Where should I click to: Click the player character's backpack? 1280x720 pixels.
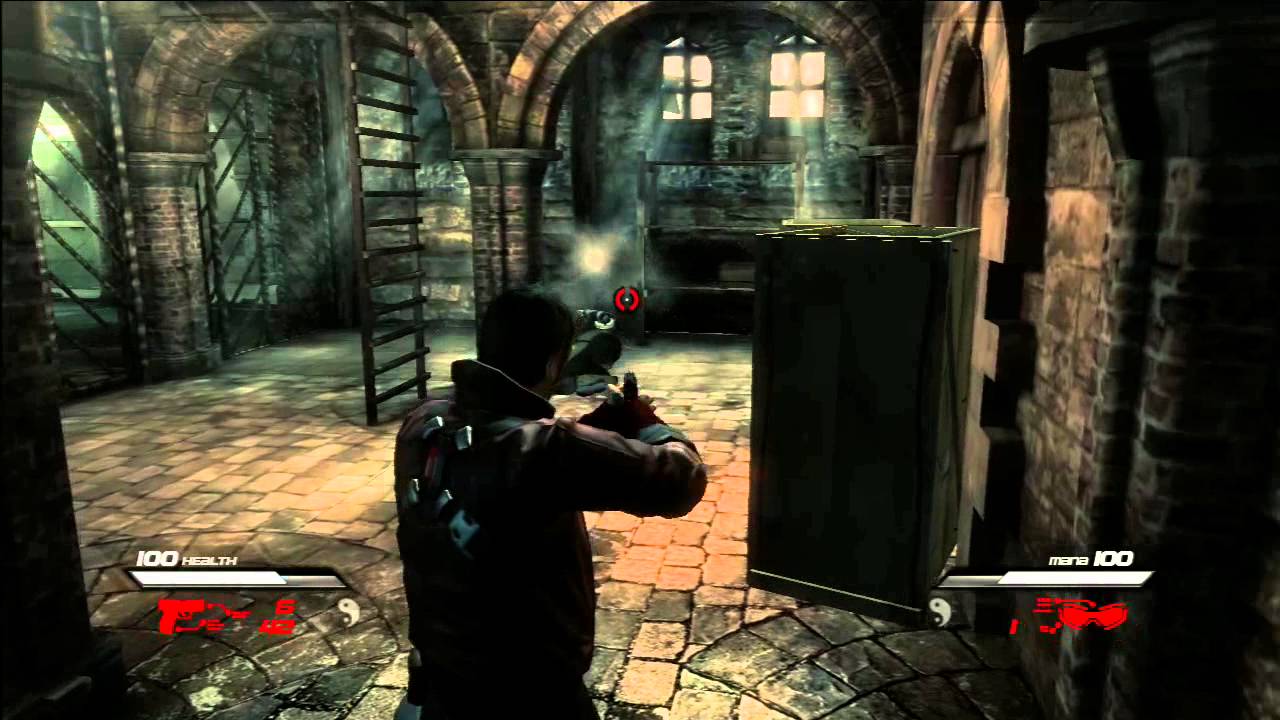pyautogui.click(x=450, y=470)
